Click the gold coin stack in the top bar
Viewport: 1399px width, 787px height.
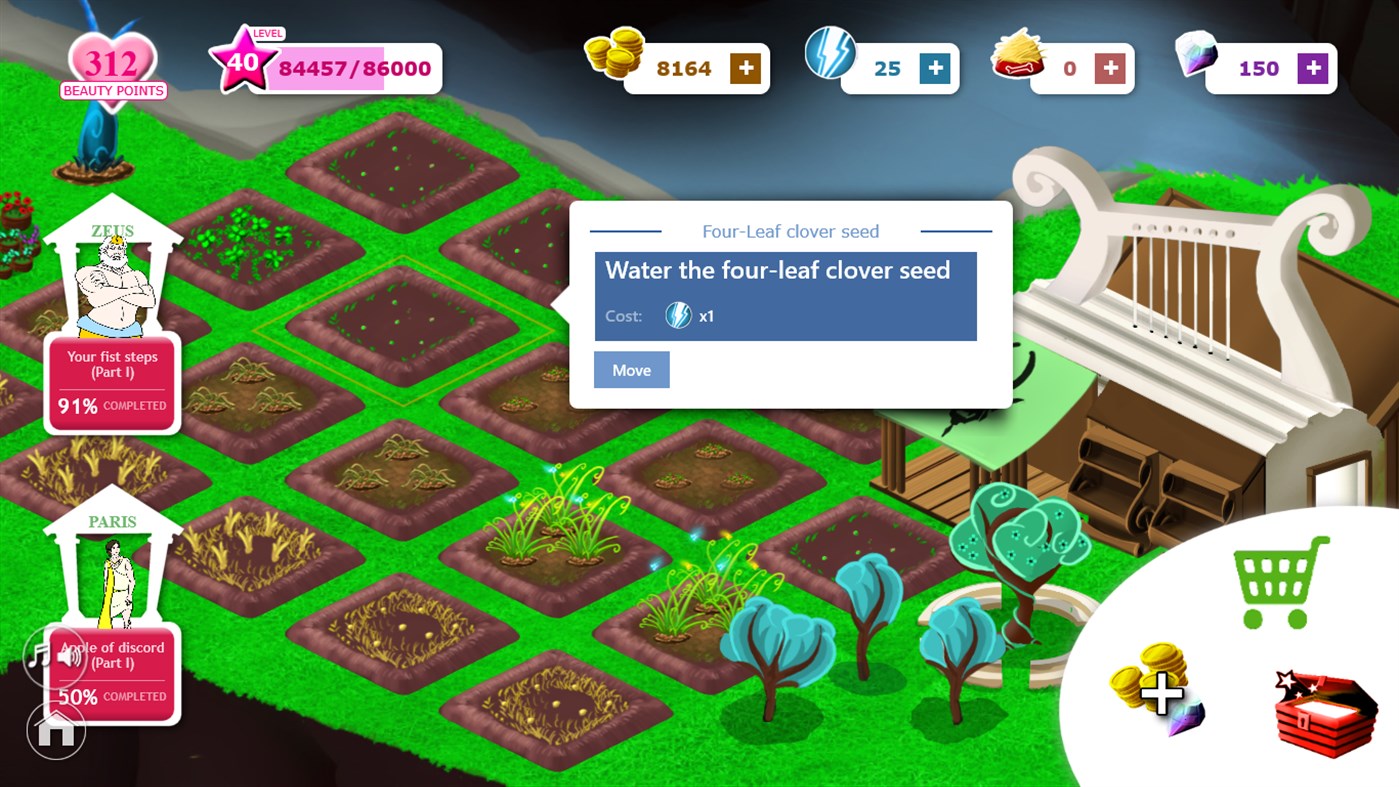[x=615, y=58]
